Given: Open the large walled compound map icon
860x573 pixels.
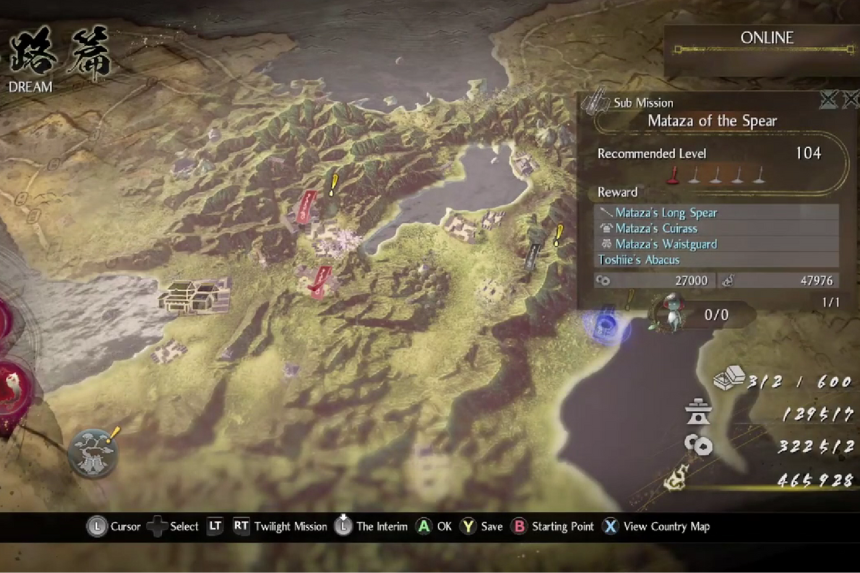Looking at the screenshot, I should coord(194,295).
